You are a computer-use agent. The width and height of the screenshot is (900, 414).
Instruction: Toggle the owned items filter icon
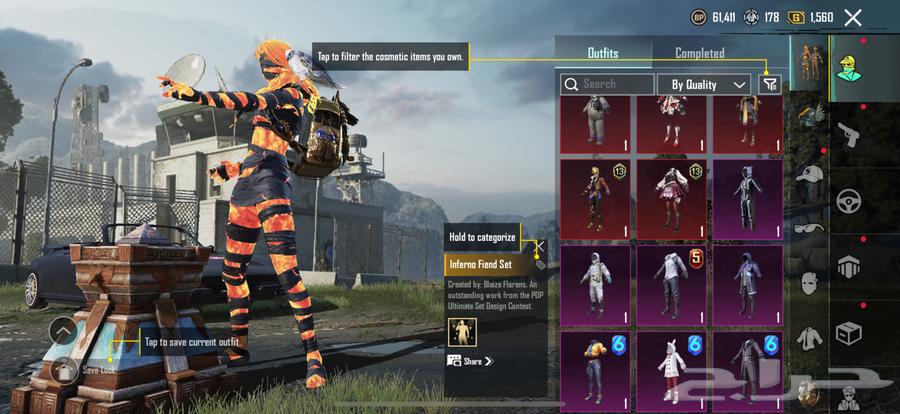click(769, 85)
